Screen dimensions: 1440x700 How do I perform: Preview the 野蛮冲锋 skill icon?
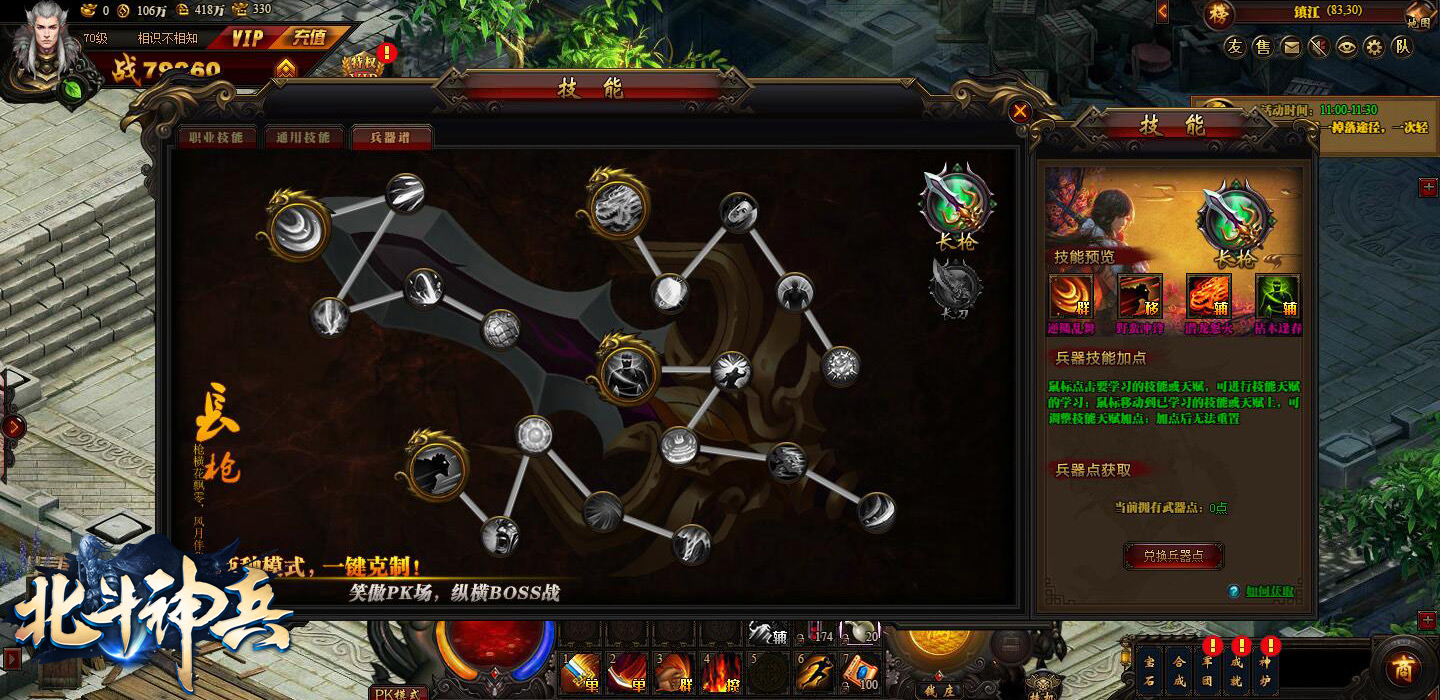pyautogui.click(x=1139, y=296)
